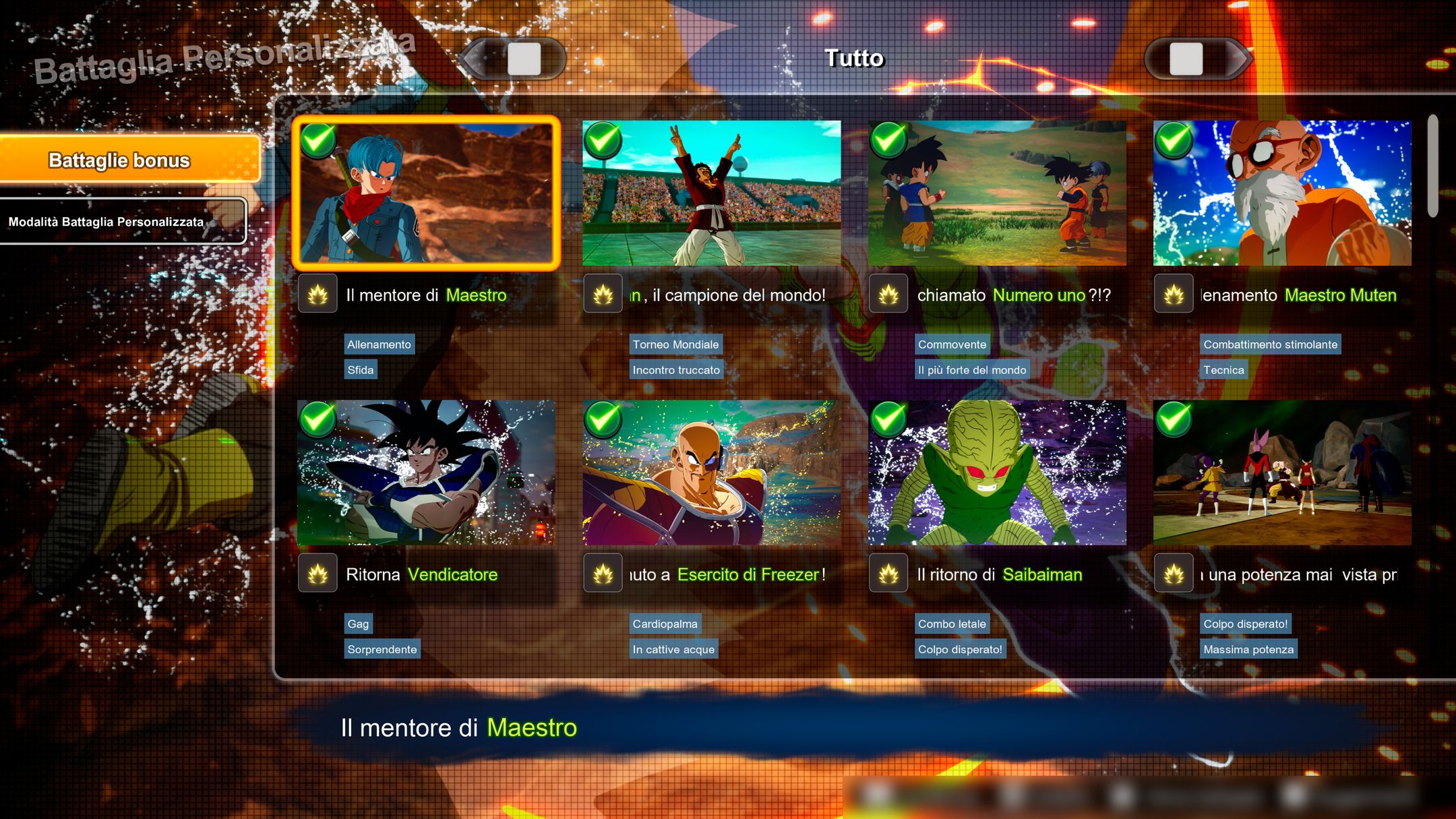Click the 'Torneo Mondiale' tag label

tap(676, 344)
